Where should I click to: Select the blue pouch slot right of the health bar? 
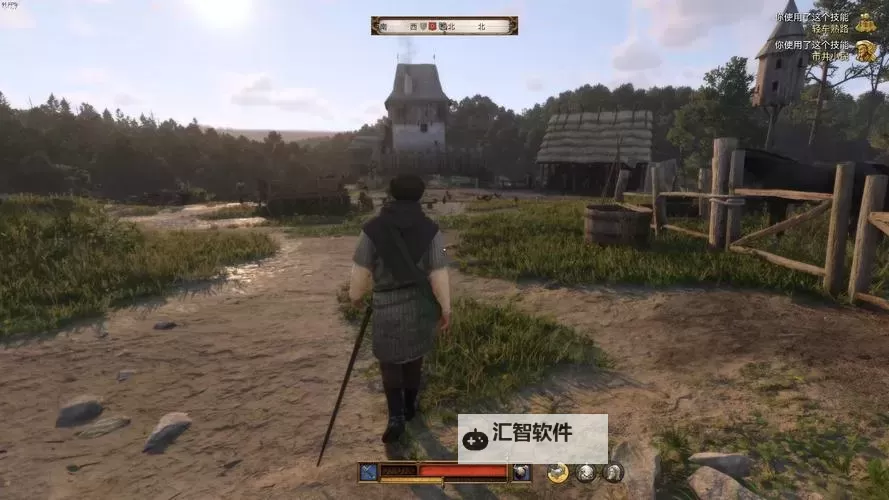520,472
